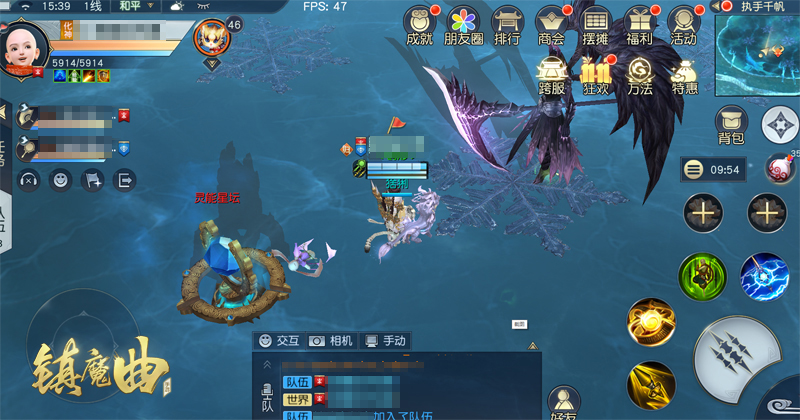Activate the blue lightning orb skill

point(765,277)
